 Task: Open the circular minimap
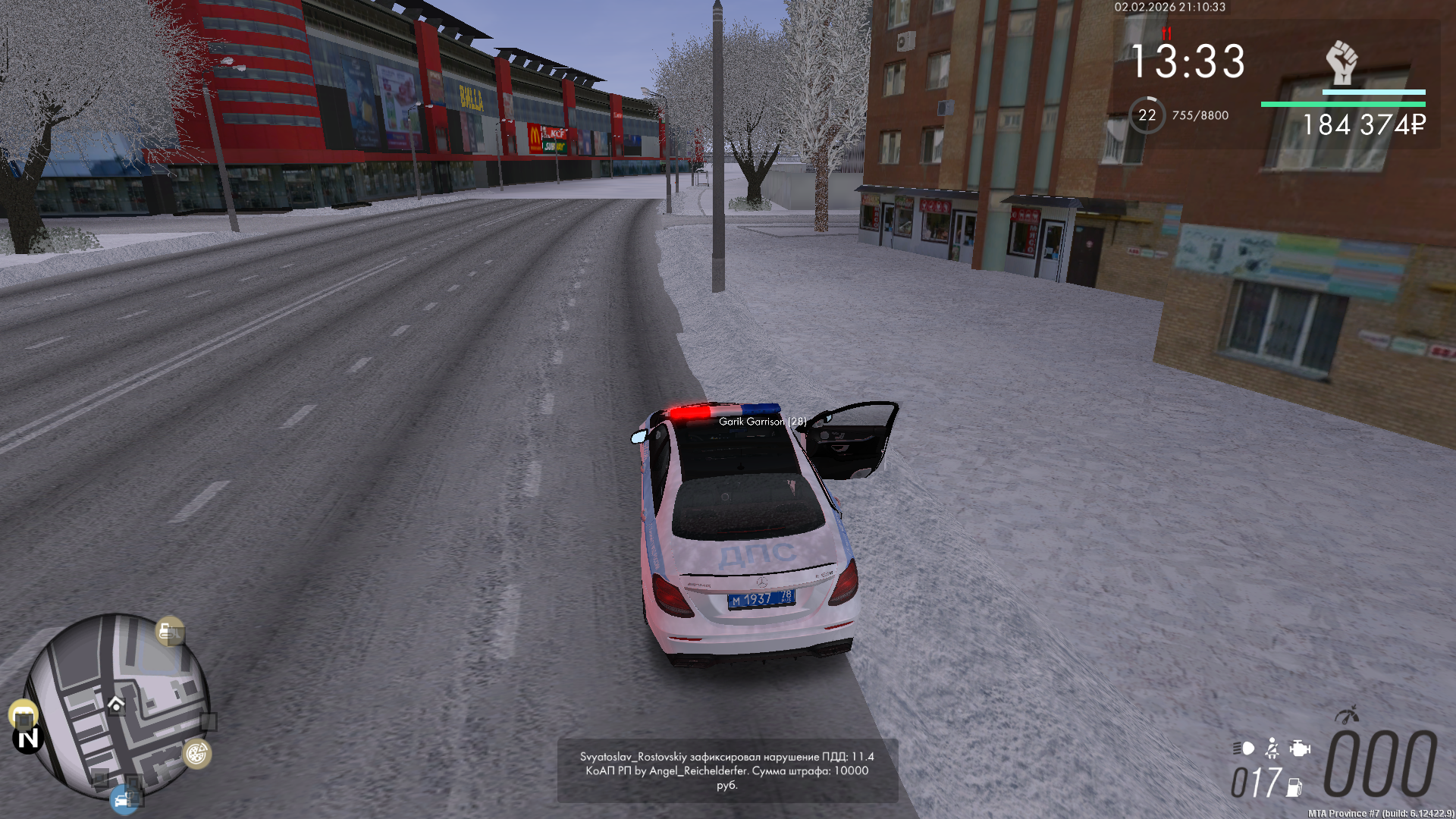[118, 705]
